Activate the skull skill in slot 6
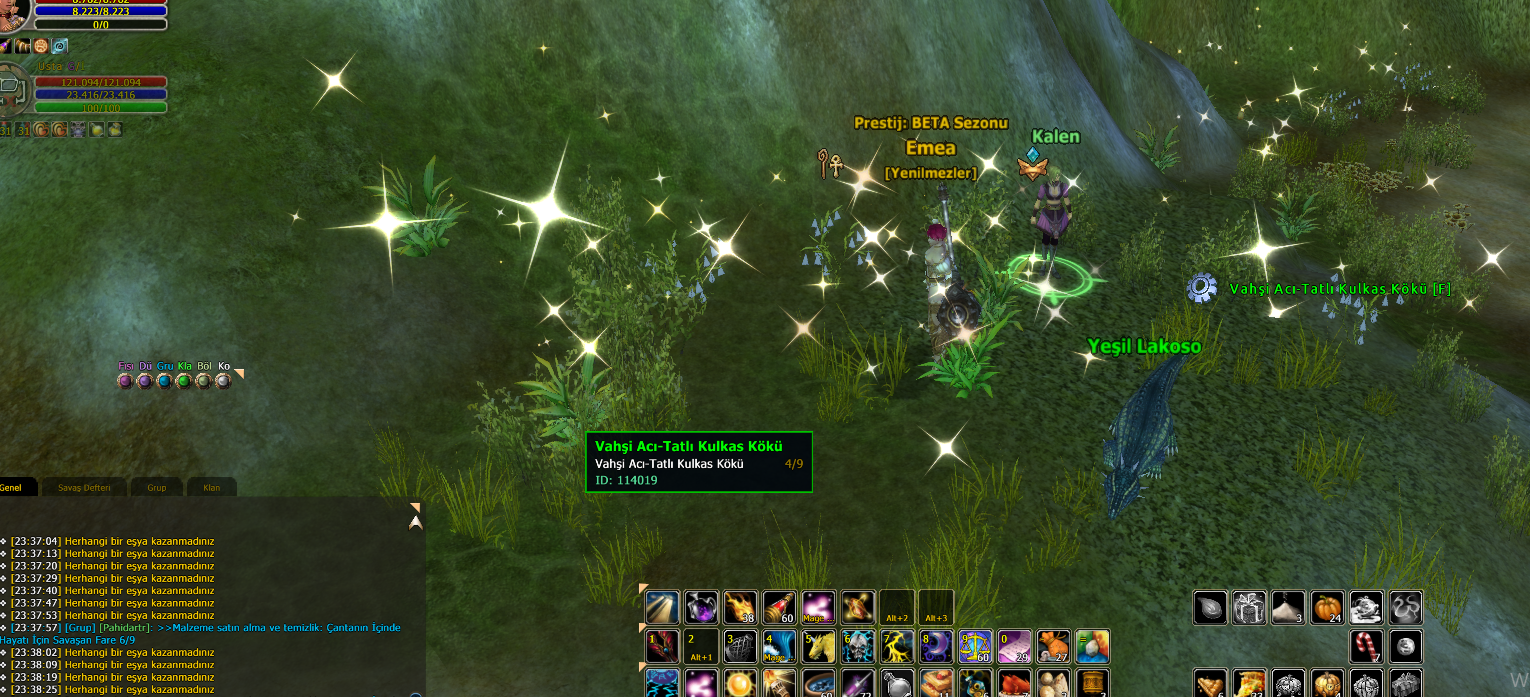 coord(858,646)
